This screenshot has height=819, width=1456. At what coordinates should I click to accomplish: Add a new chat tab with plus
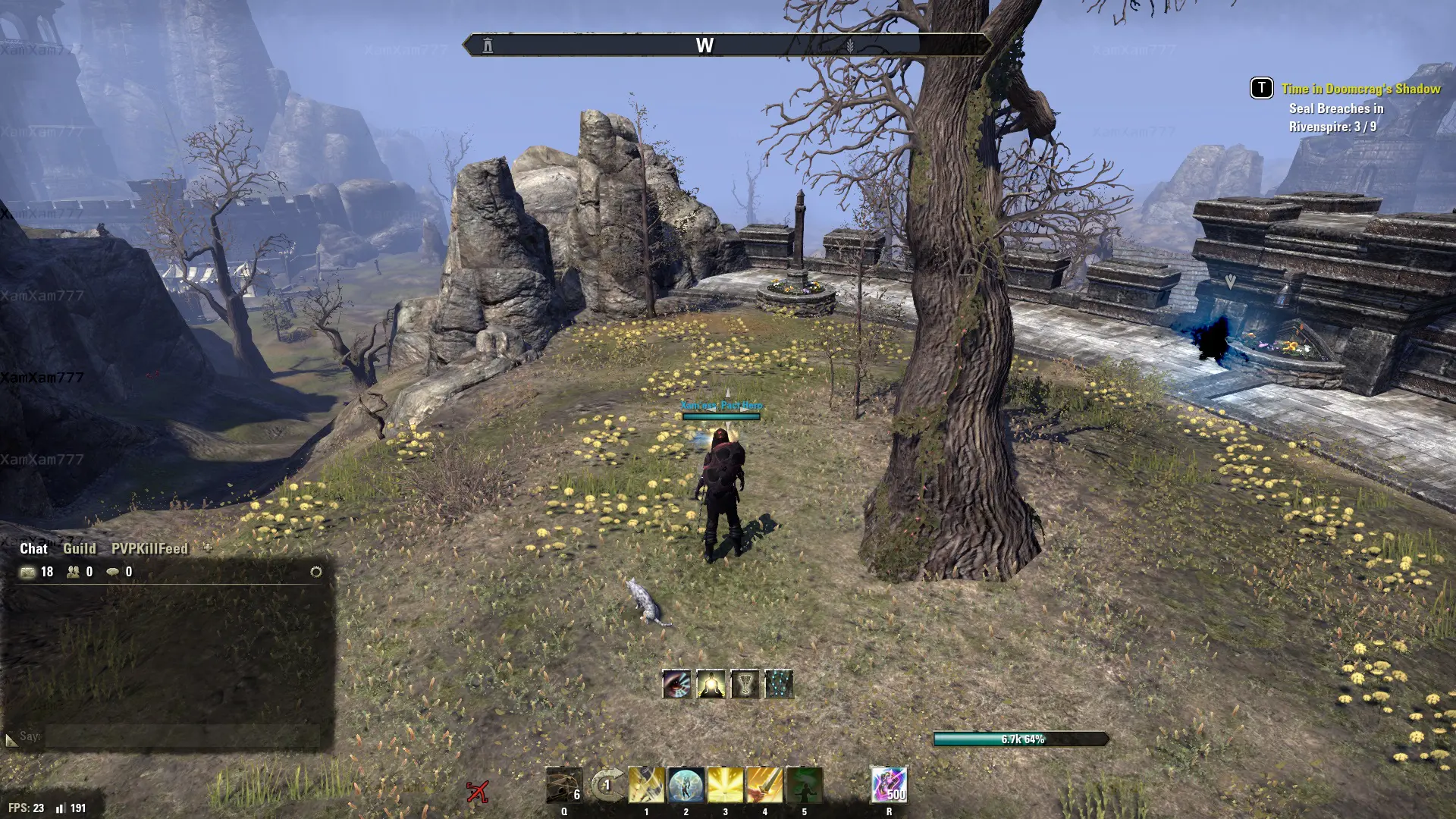point(208,547)
